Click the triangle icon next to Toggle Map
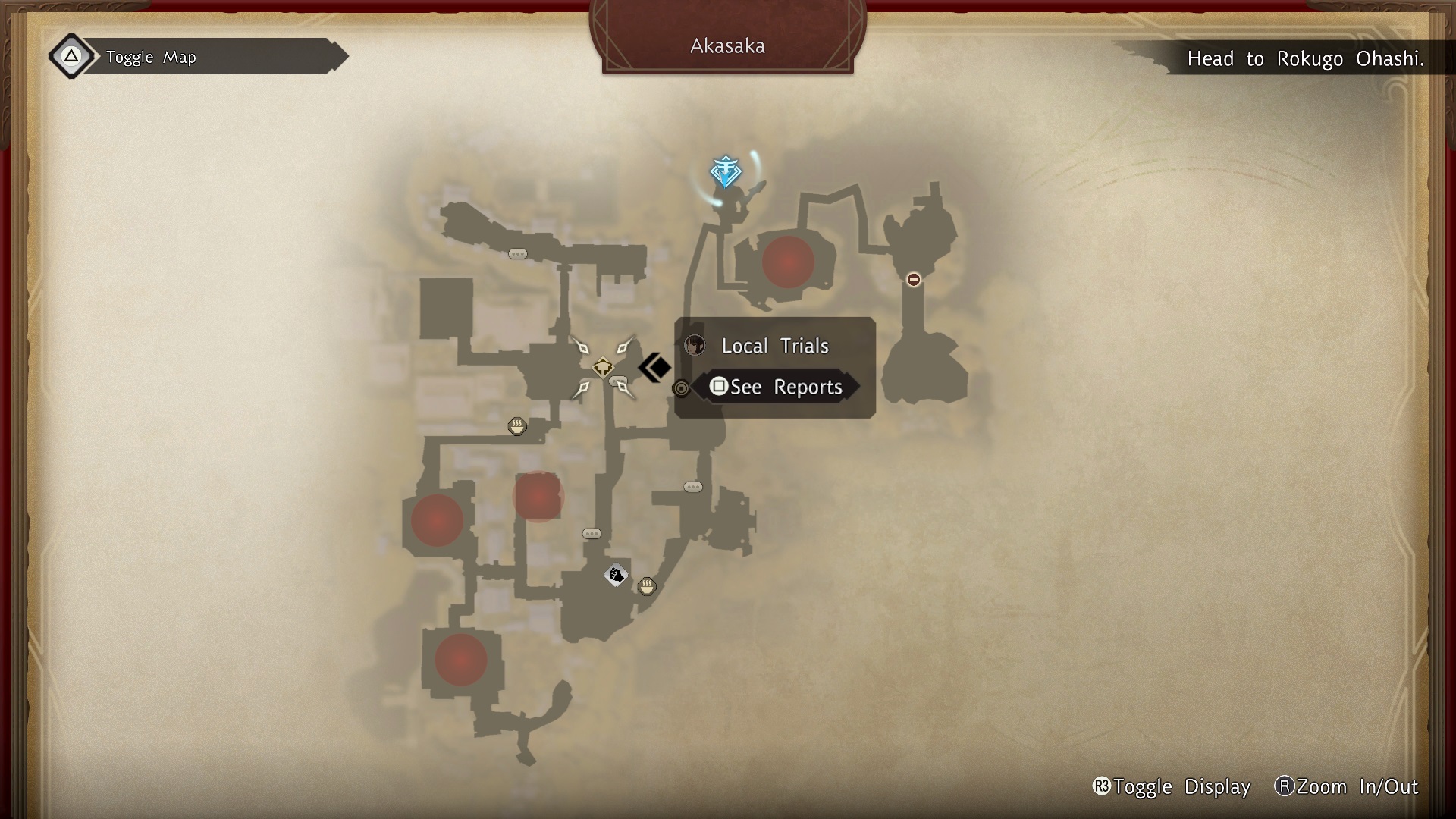Image resolution: width=1456 pixels, height=819 pixels. (71, 55)
